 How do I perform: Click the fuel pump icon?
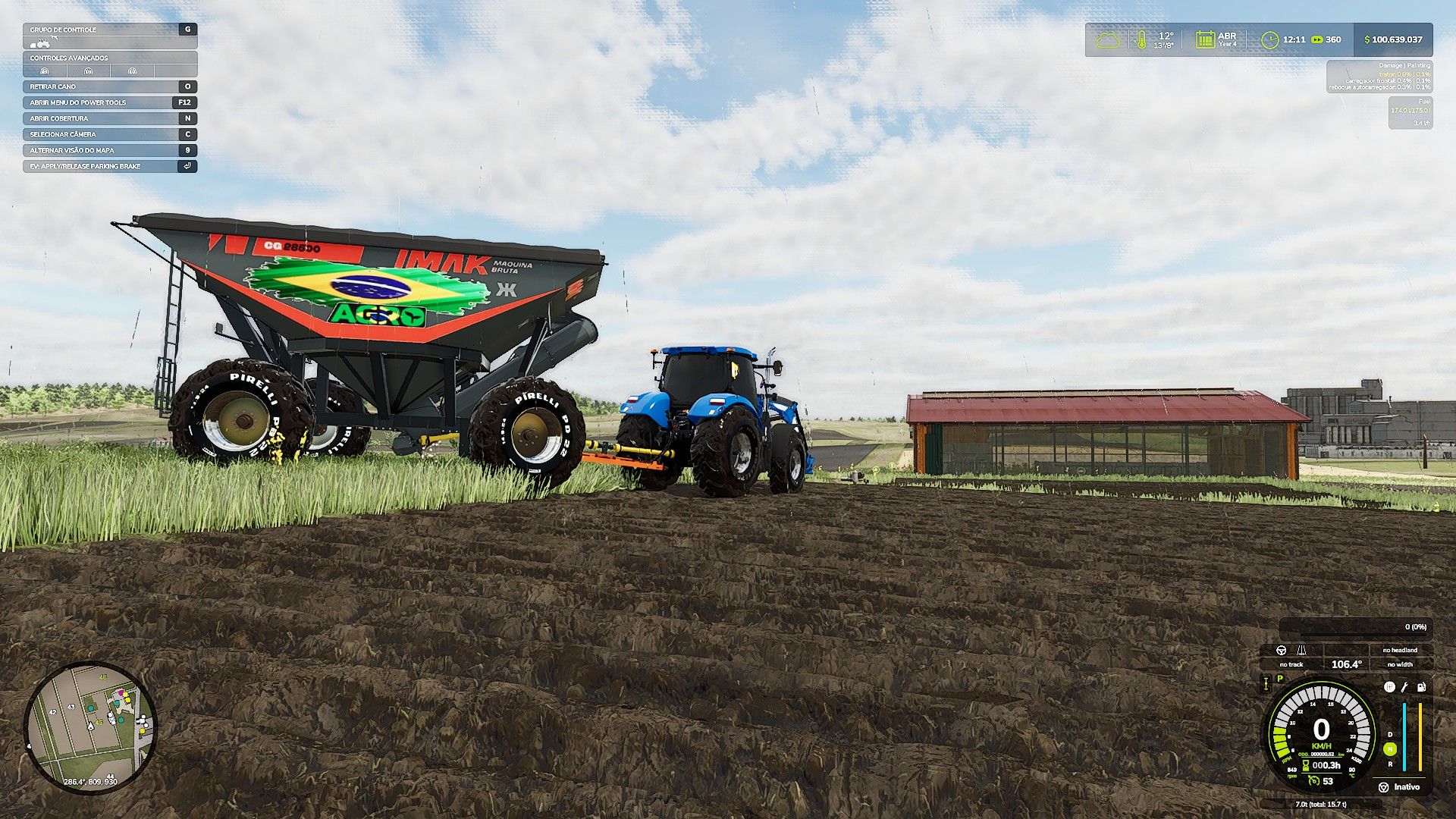tap(1421, 687)
